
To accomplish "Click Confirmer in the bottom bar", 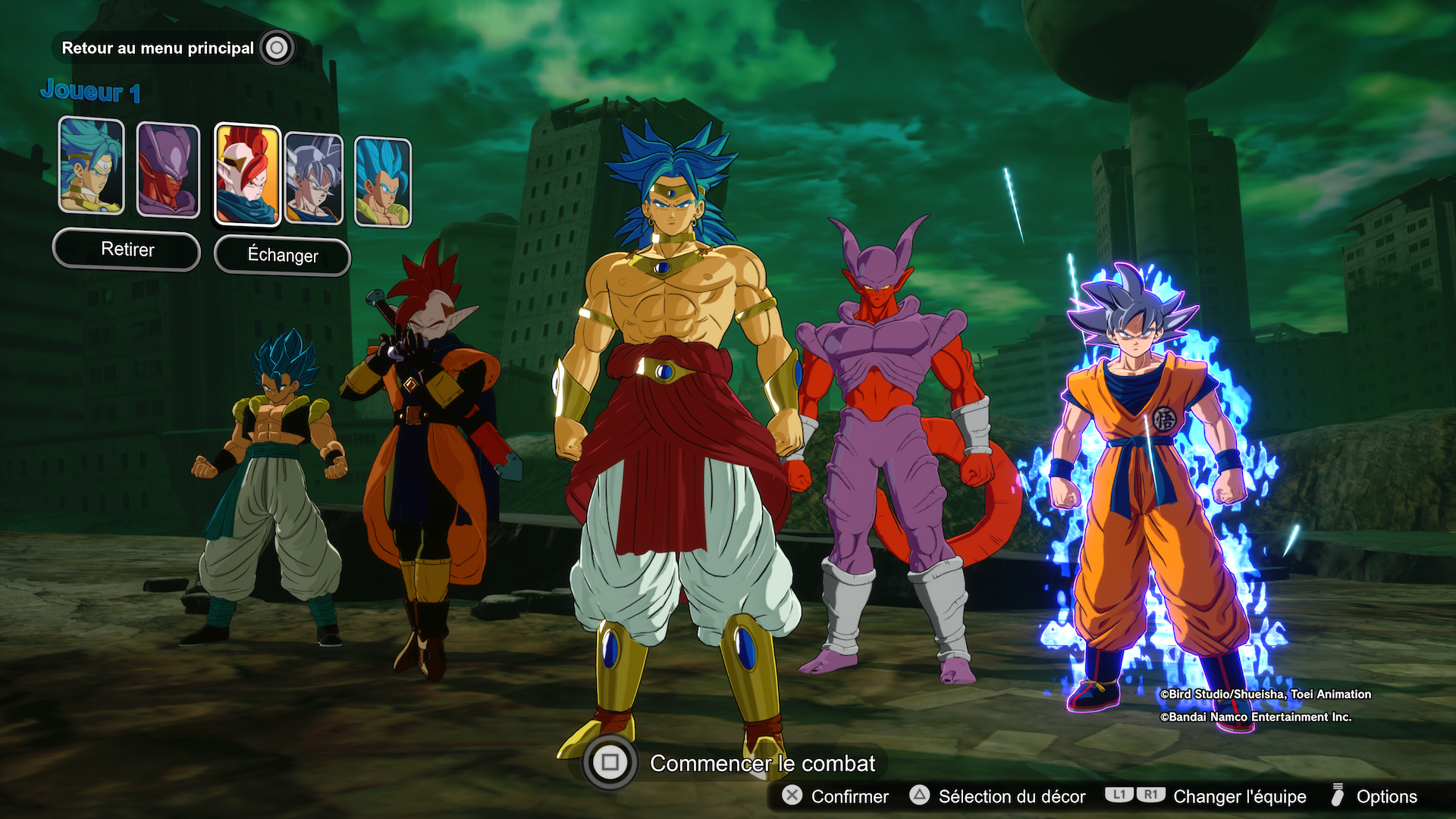I will (849, 796).
